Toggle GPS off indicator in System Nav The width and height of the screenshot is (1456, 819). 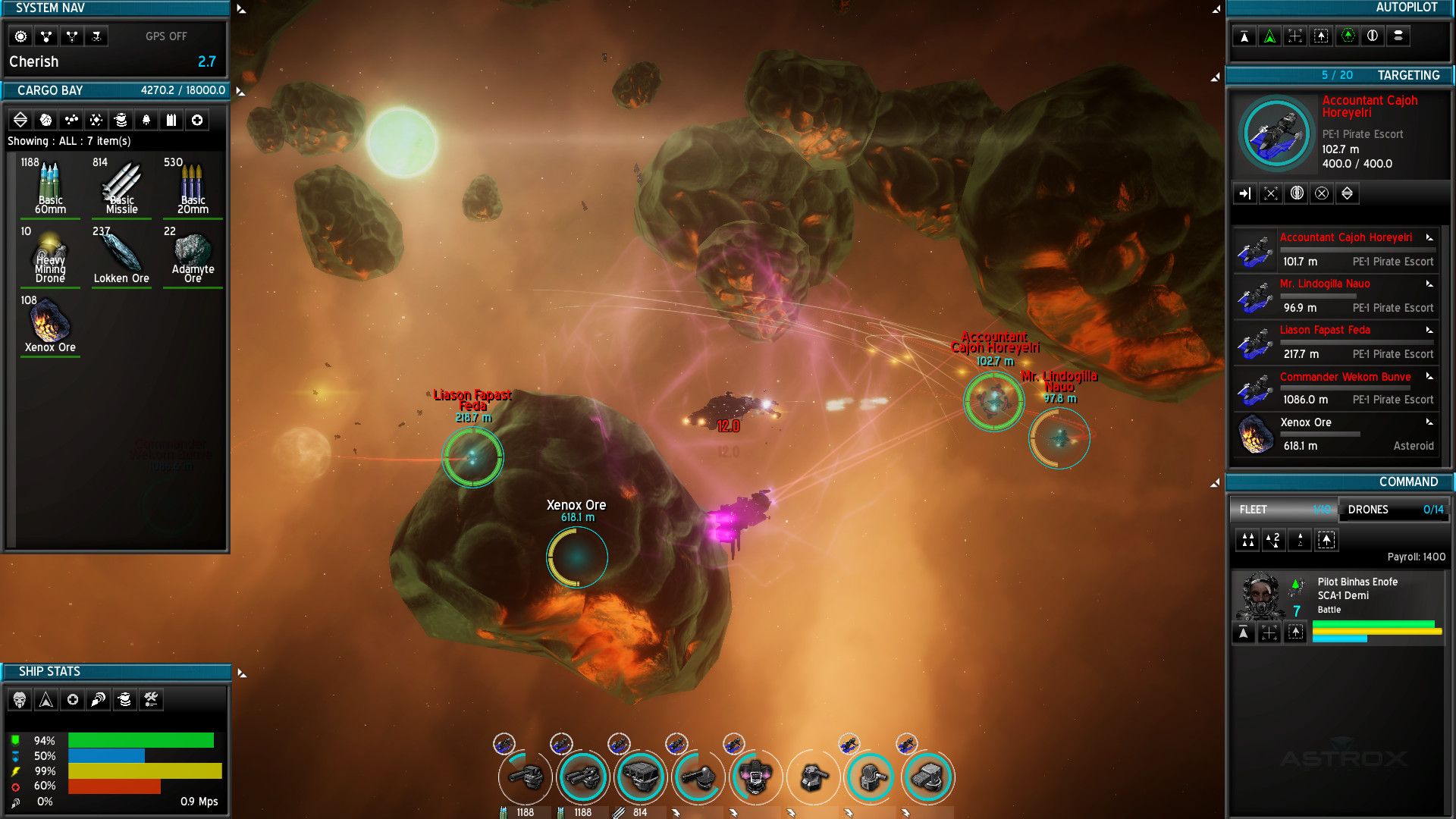point(166,36)
